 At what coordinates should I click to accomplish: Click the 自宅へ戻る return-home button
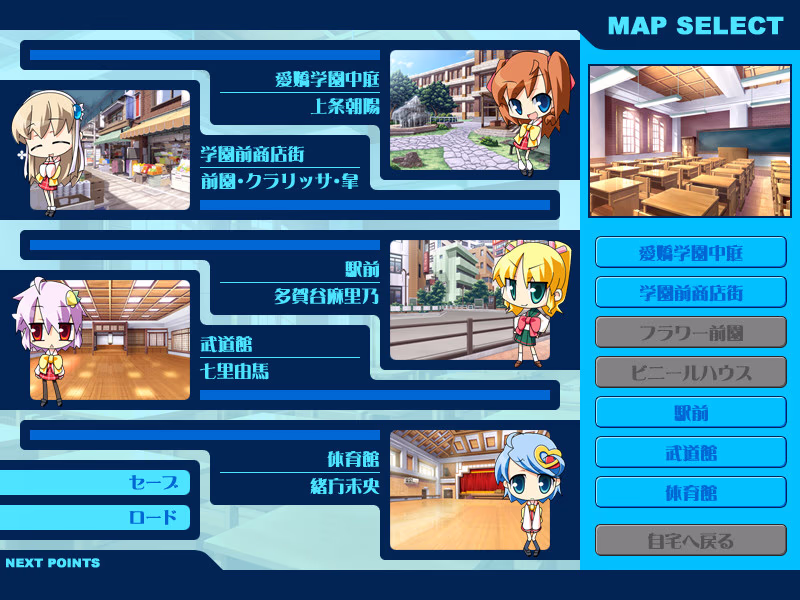[x=690, y=541]
